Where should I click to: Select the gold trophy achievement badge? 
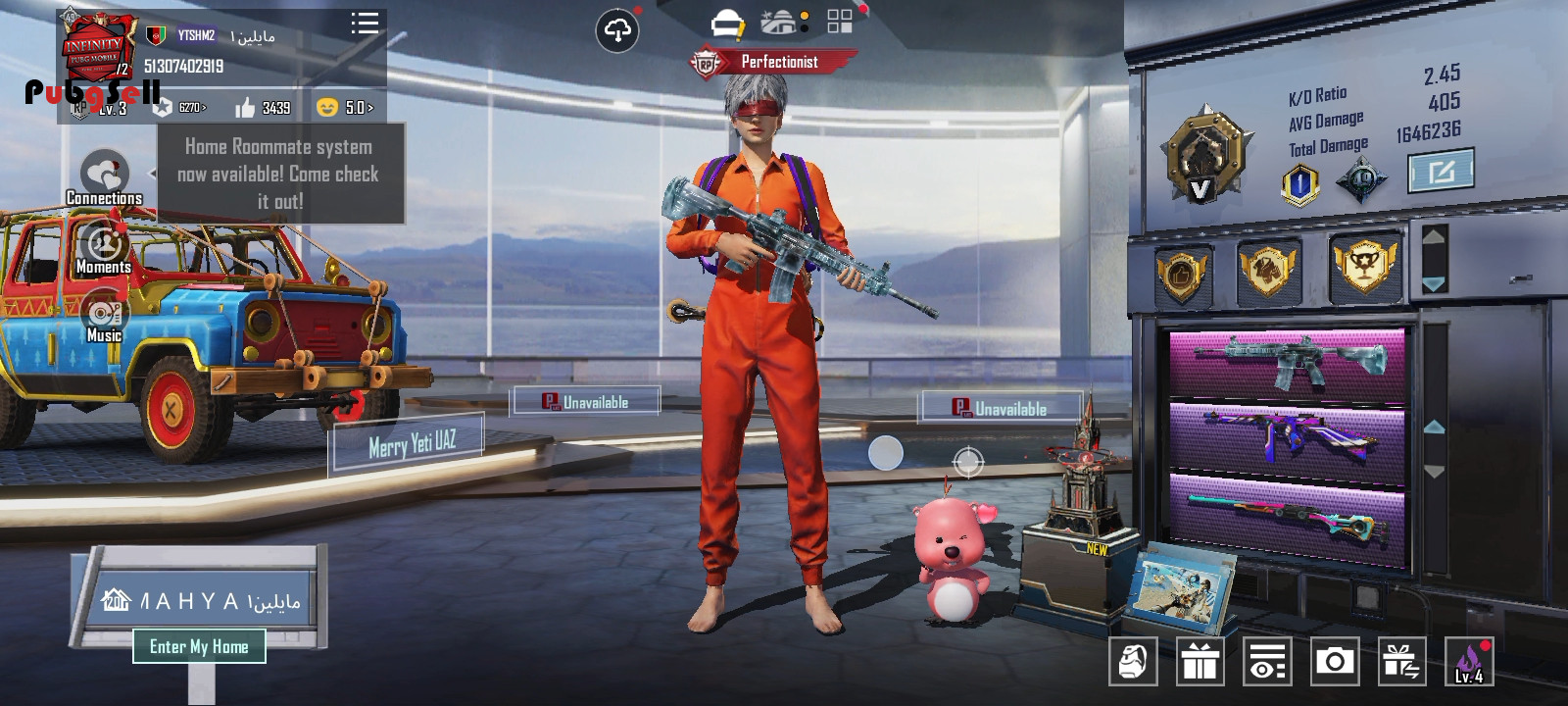[1364, 265]
